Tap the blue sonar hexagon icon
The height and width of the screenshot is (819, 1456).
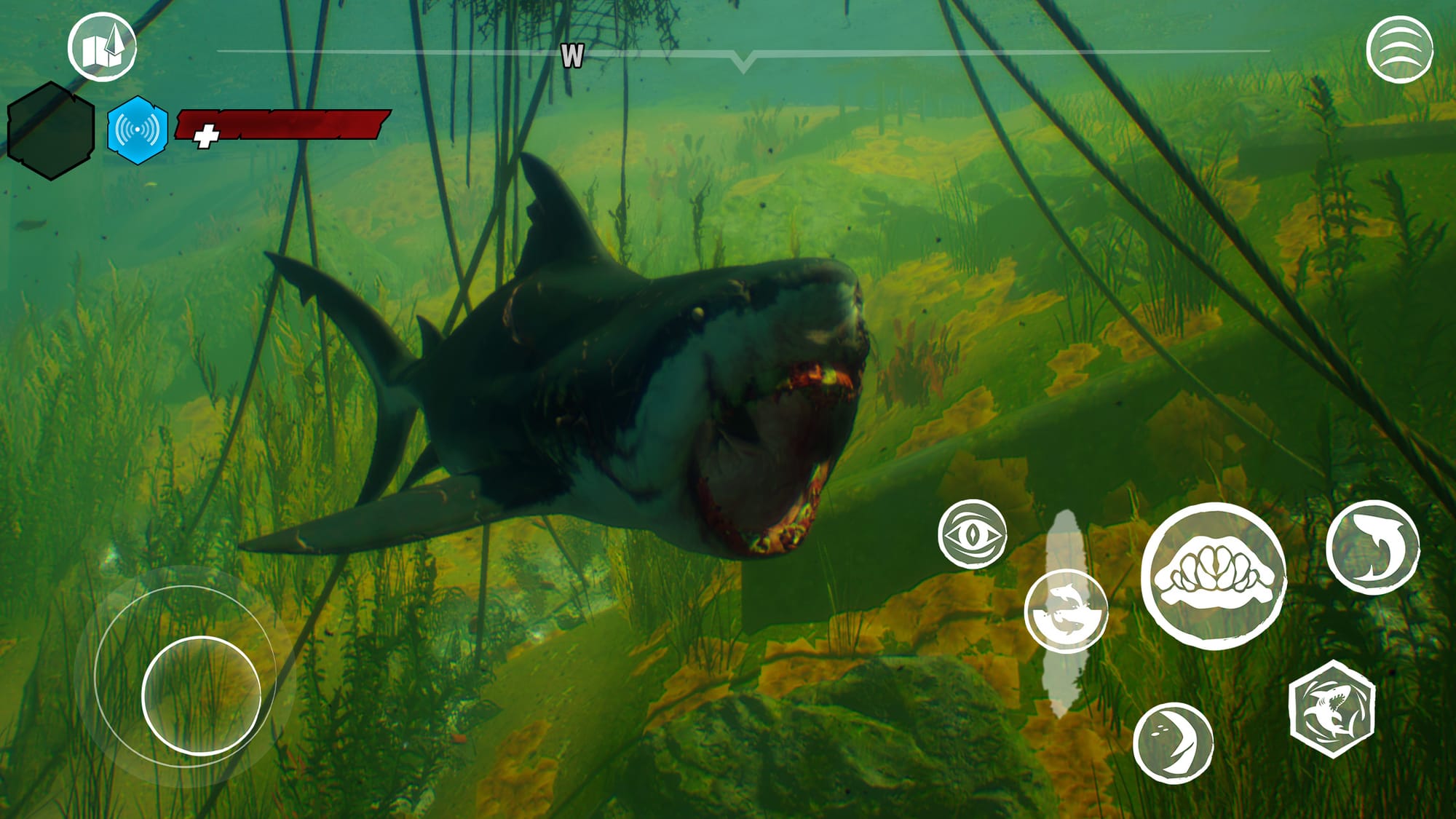coord(138,130)
